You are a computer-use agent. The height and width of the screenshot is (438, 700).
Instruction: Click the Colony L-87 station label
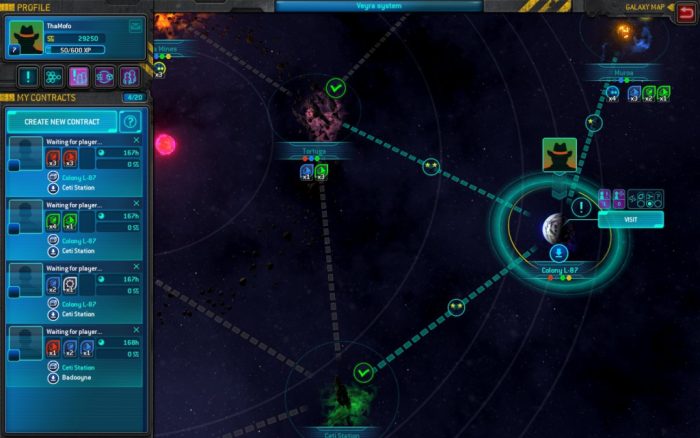(559, 269)
